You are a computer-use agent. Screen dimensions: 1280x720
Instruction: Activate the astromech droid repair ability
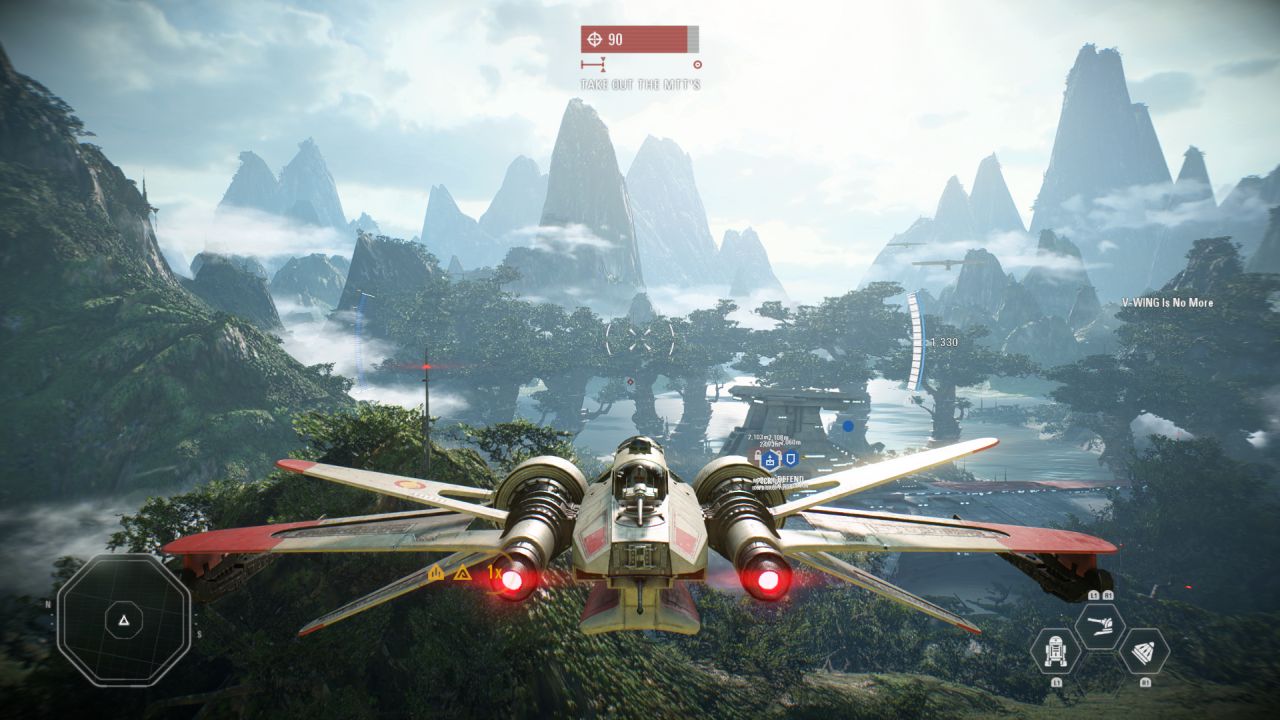(x=1055, y=651)
